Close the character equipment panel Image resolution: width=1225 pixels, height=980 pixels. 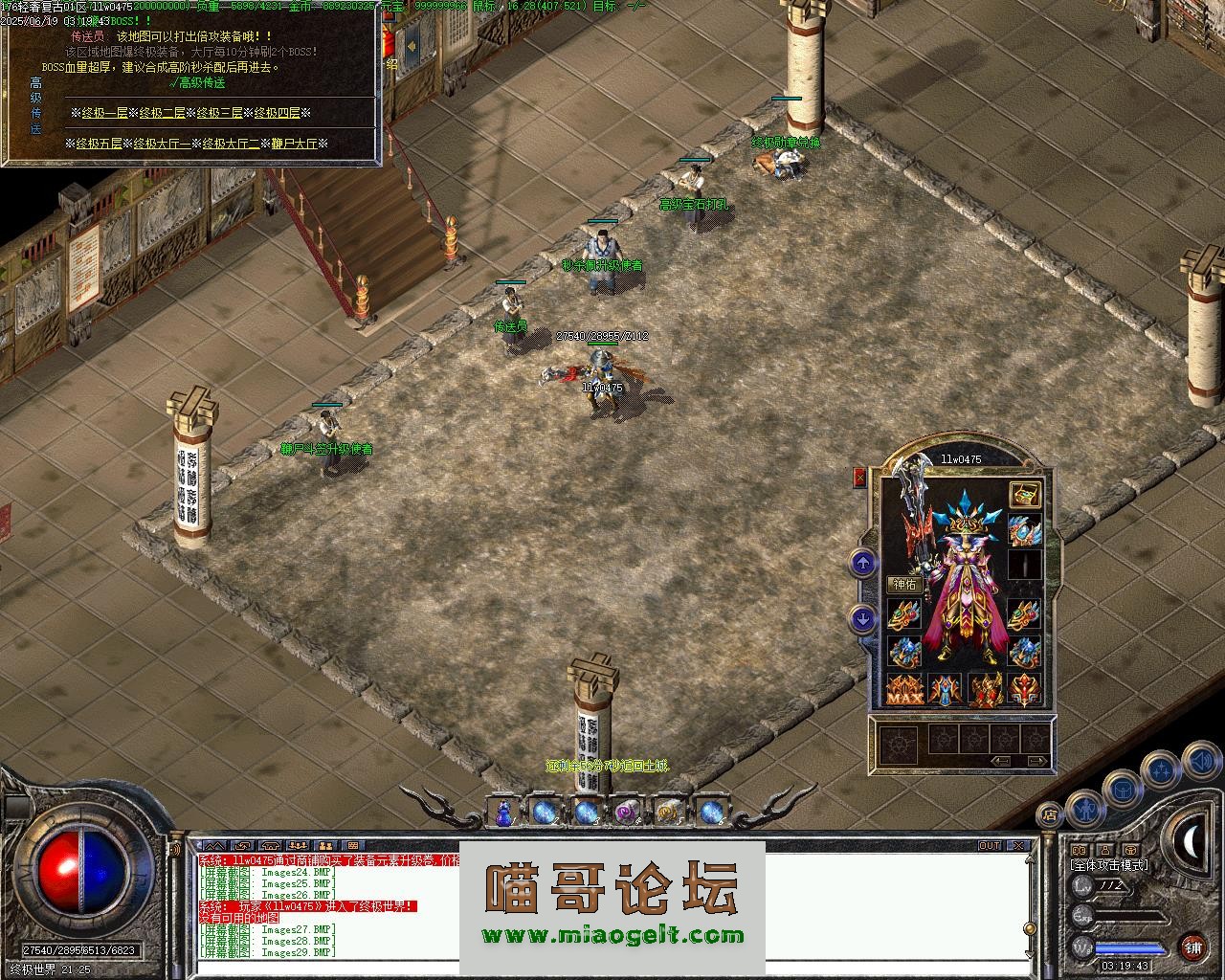click(859, 478)
